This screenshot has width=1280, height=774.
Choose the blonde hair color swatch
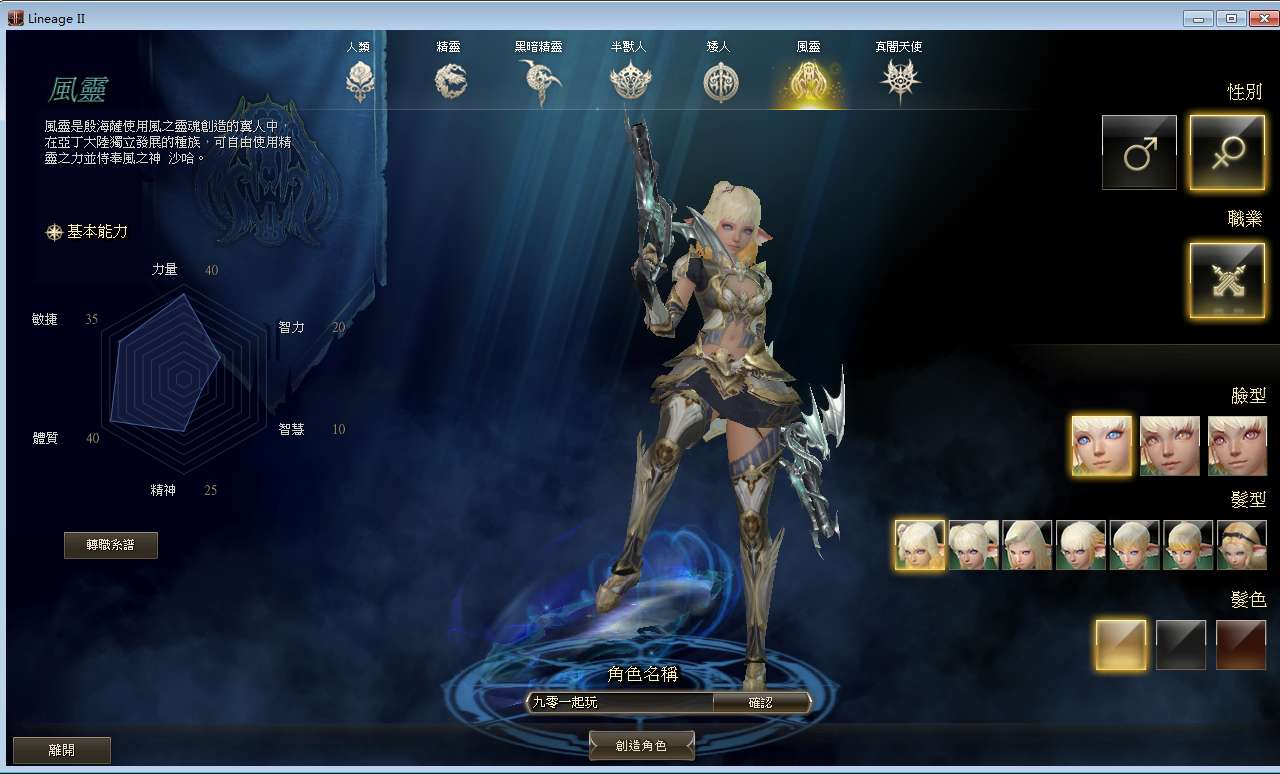[1120, 645]
